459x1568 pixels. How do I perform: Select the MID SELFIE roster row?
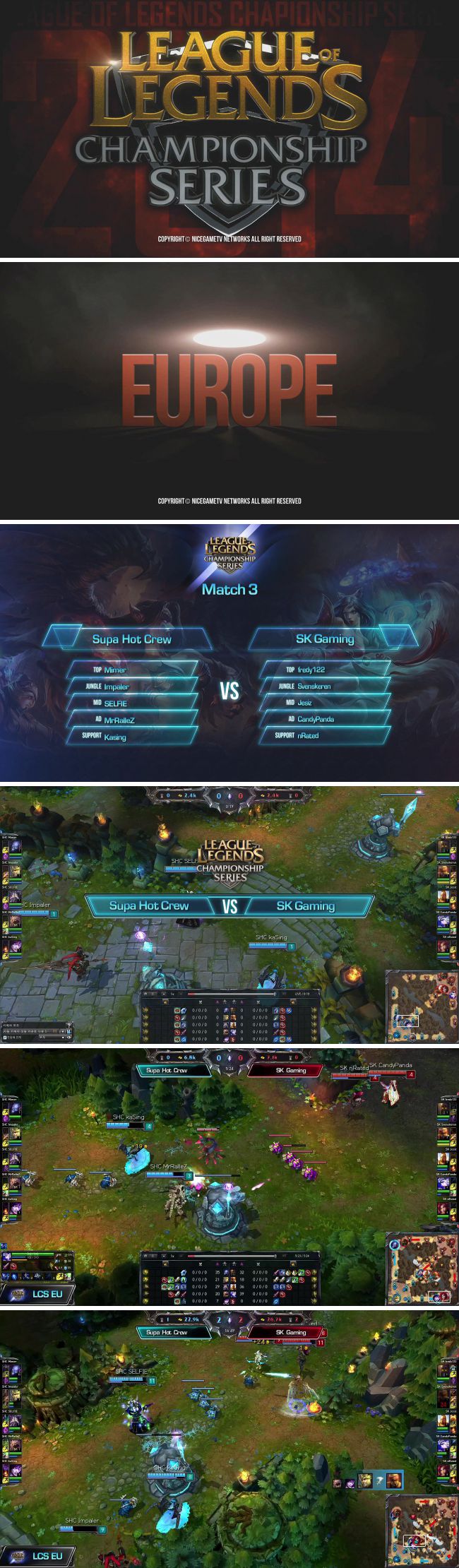(x=132, y=703)
